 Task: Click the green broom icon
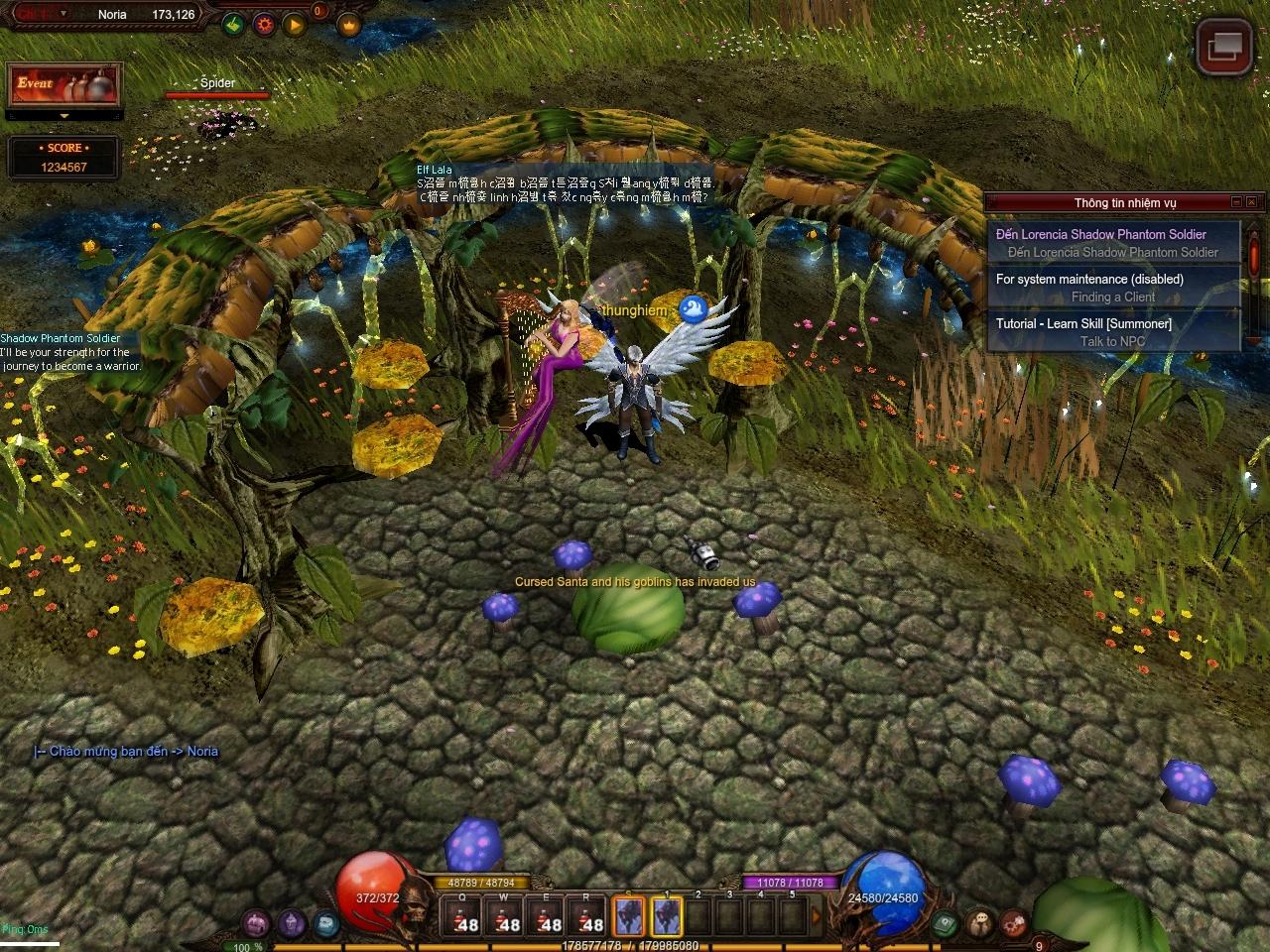click(233, 24)
